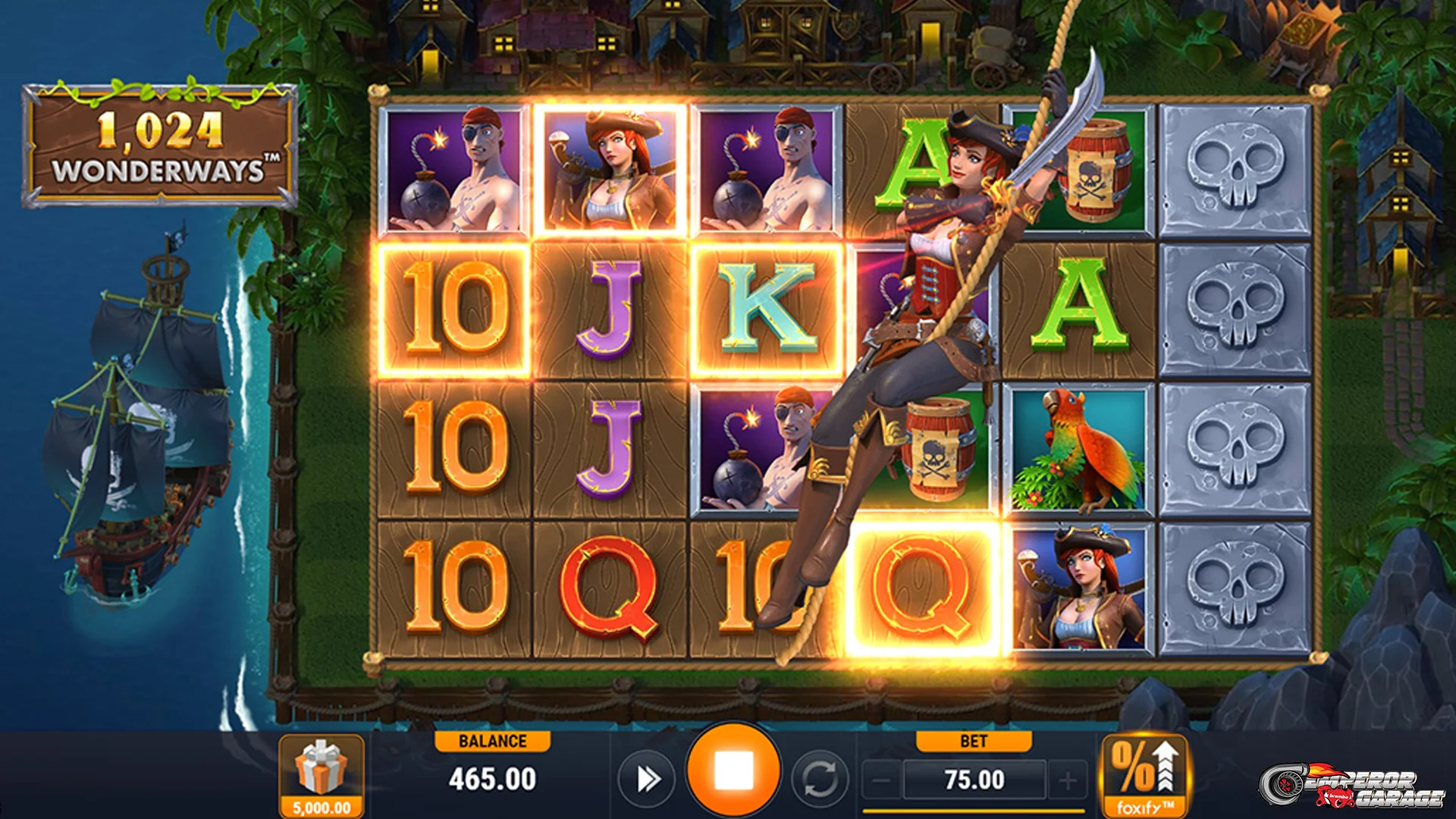Activate the fast-forward turbo spin button

[x=647, y=779]
